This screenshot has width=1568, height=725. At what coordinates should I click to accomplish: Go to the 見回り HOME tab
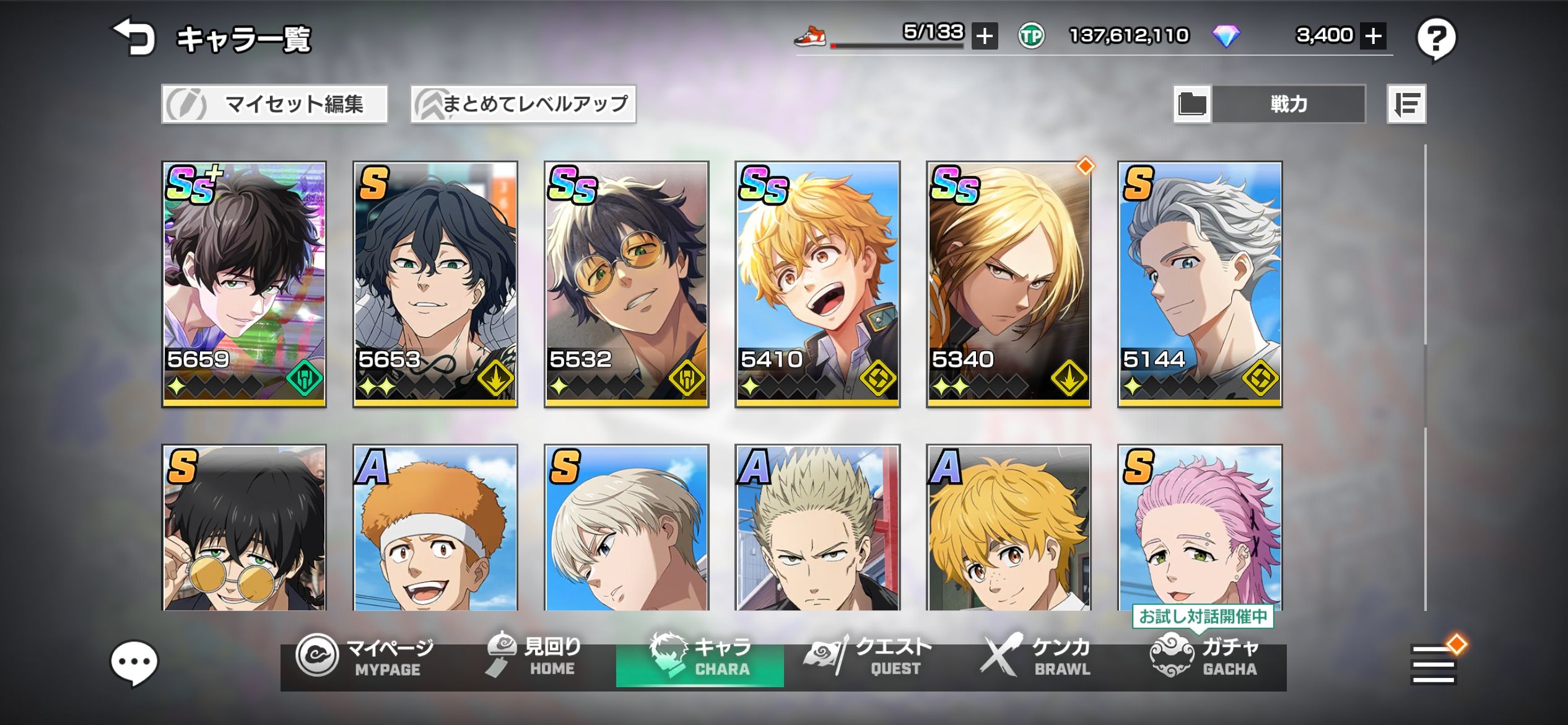[533, 658]
